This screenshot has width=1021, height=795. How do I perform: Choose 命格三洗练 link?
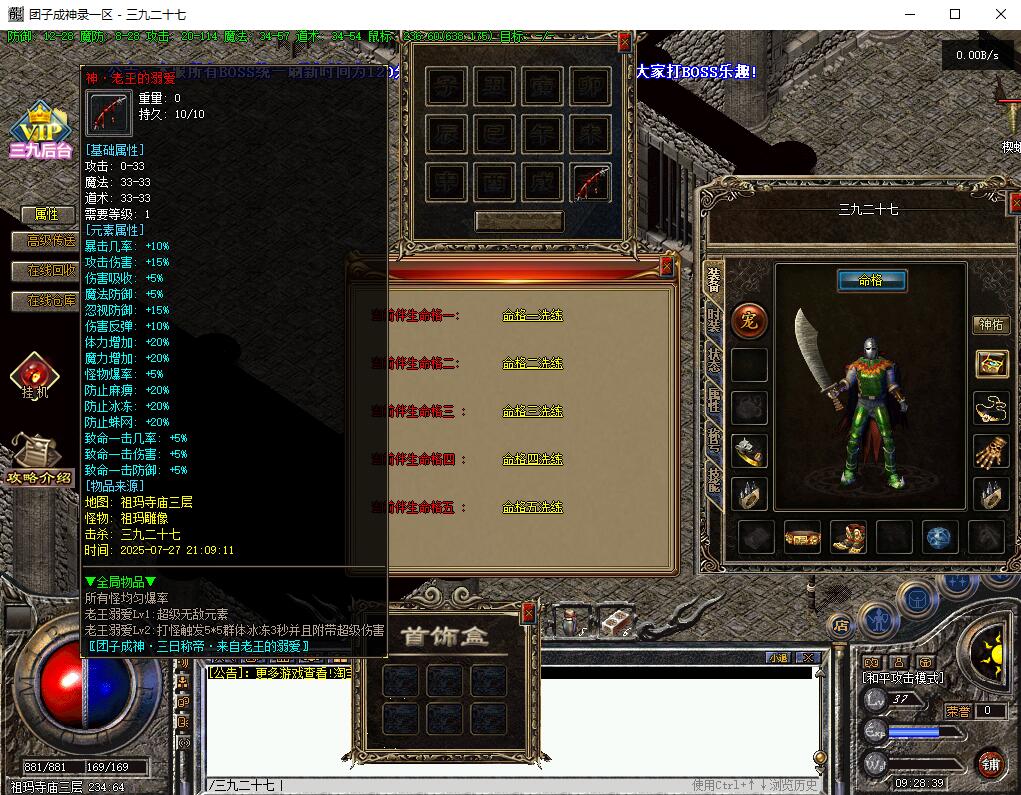click(532, 411)
